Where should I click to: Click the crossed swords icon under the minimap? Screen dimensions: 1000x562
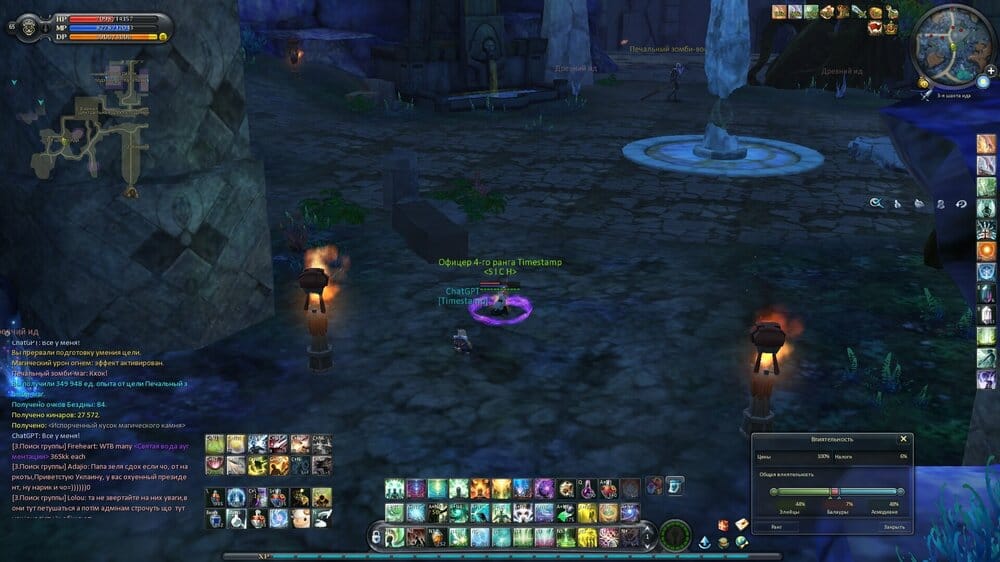(x=927, y=94)
